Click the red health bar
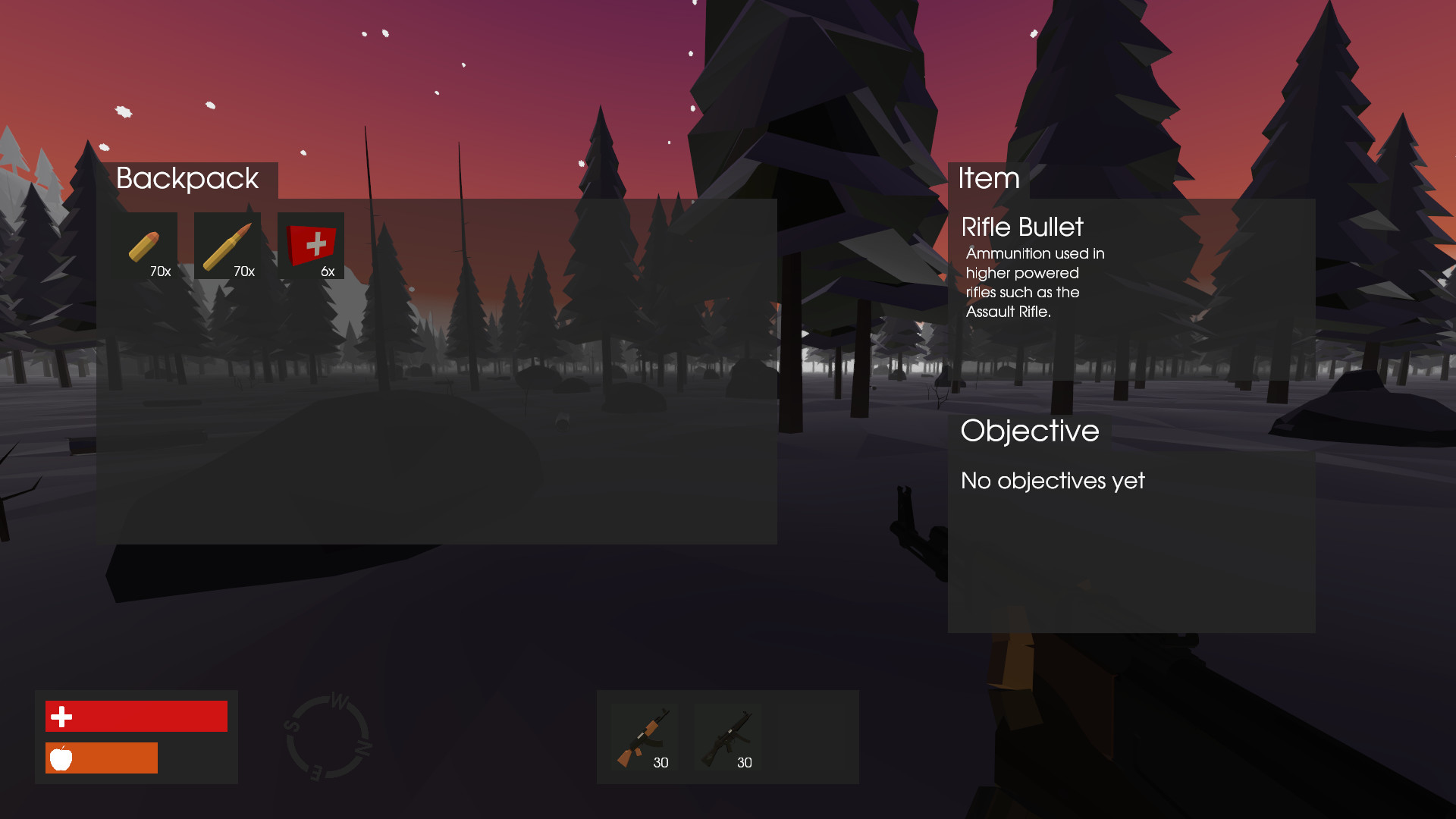The image size is (1456, 819). click(136, 715)
